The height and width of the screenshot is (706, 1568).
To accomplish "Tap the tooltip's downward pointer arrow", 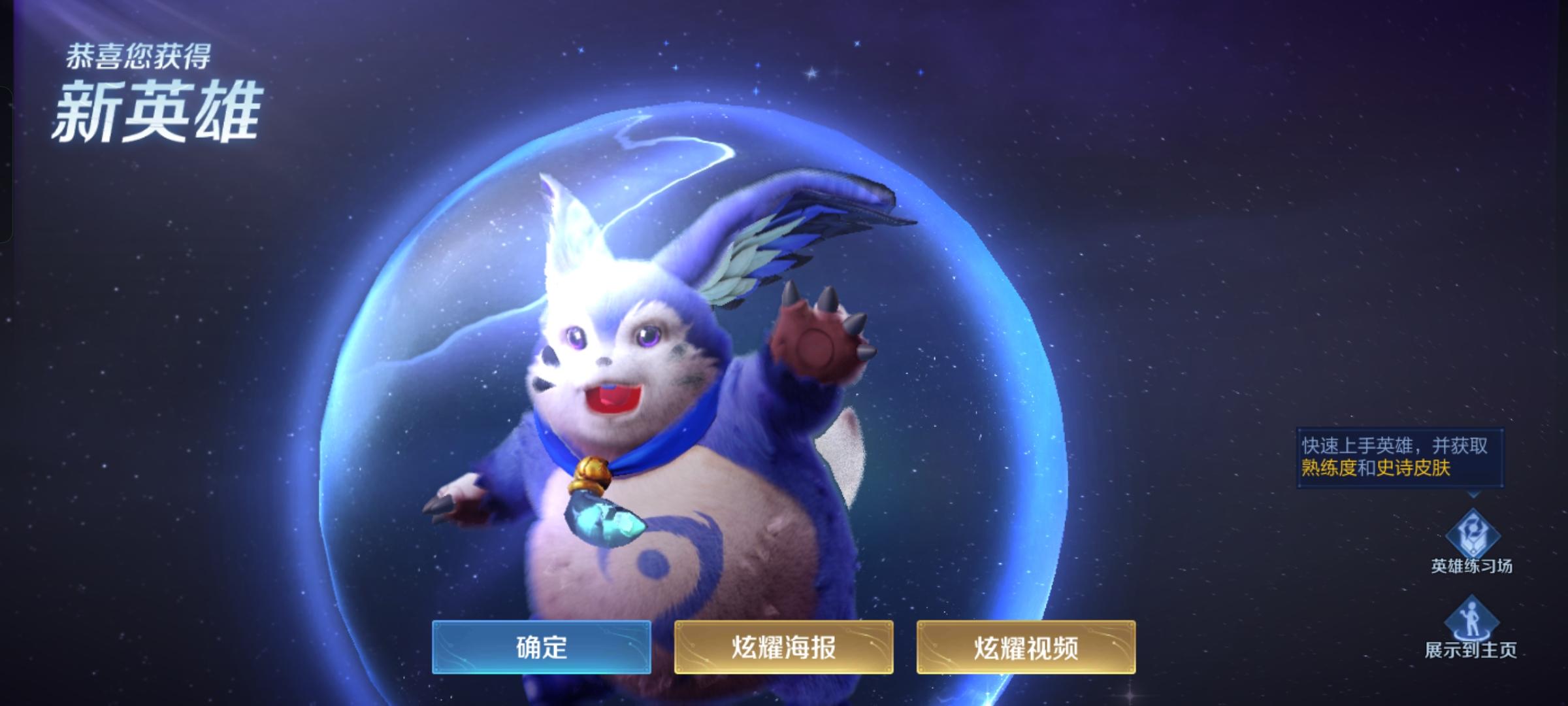I will [1472, 494].
